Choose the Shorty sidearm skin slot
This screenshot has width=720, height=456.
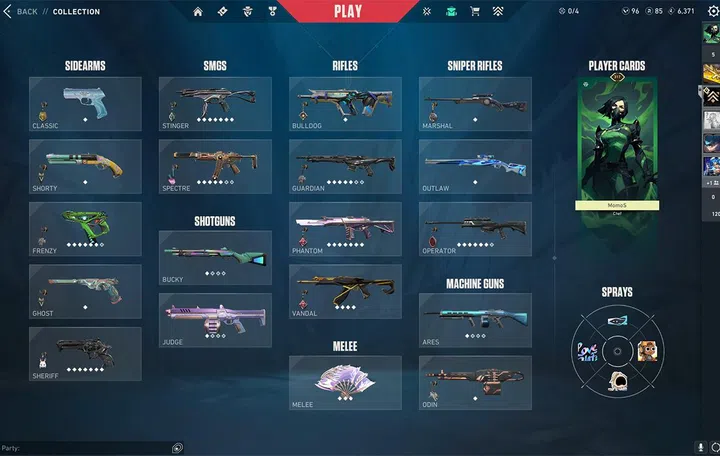[x=85, y=166]
